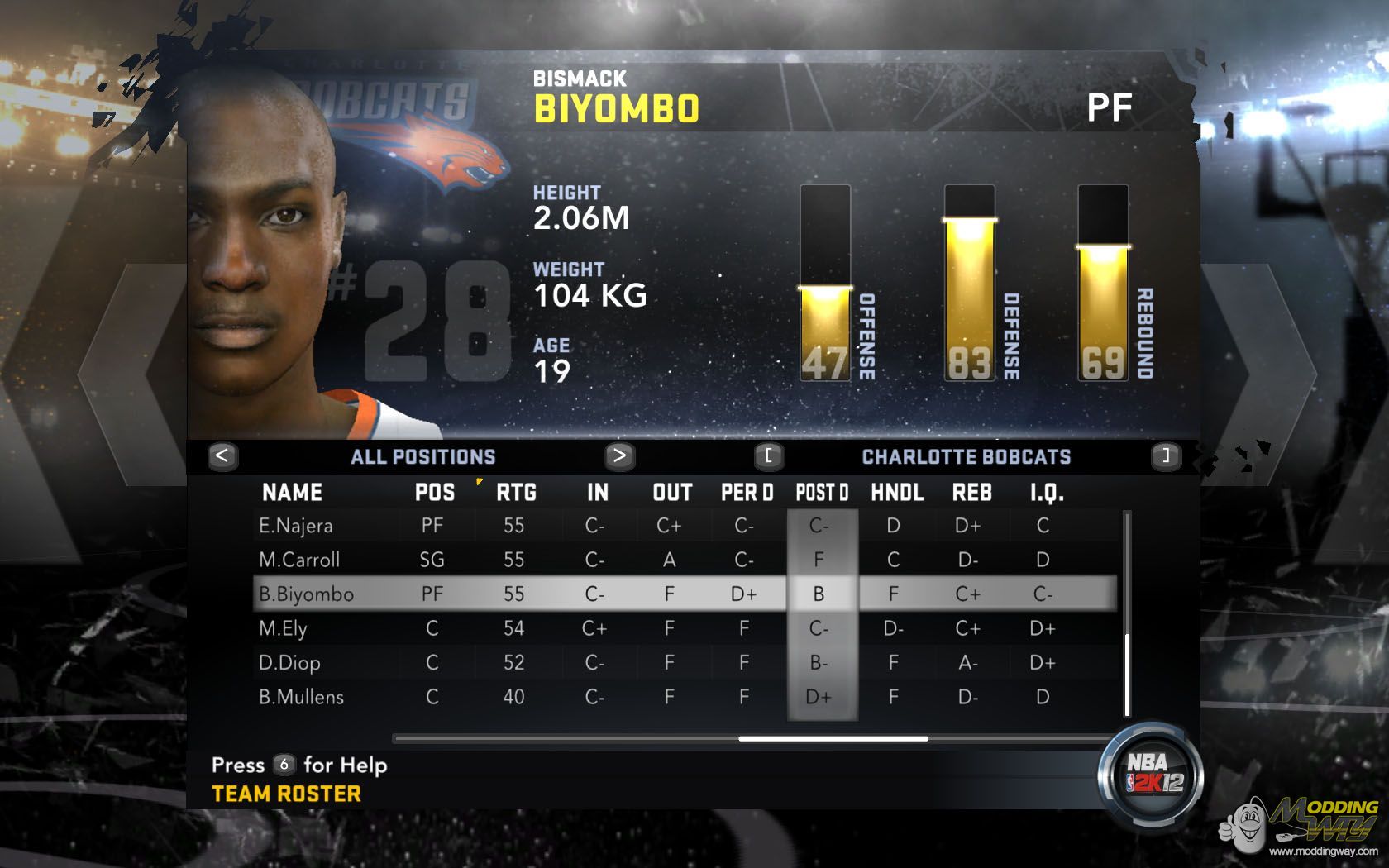
Task: Select E.Najera's roster row
Action: [296, 526]
